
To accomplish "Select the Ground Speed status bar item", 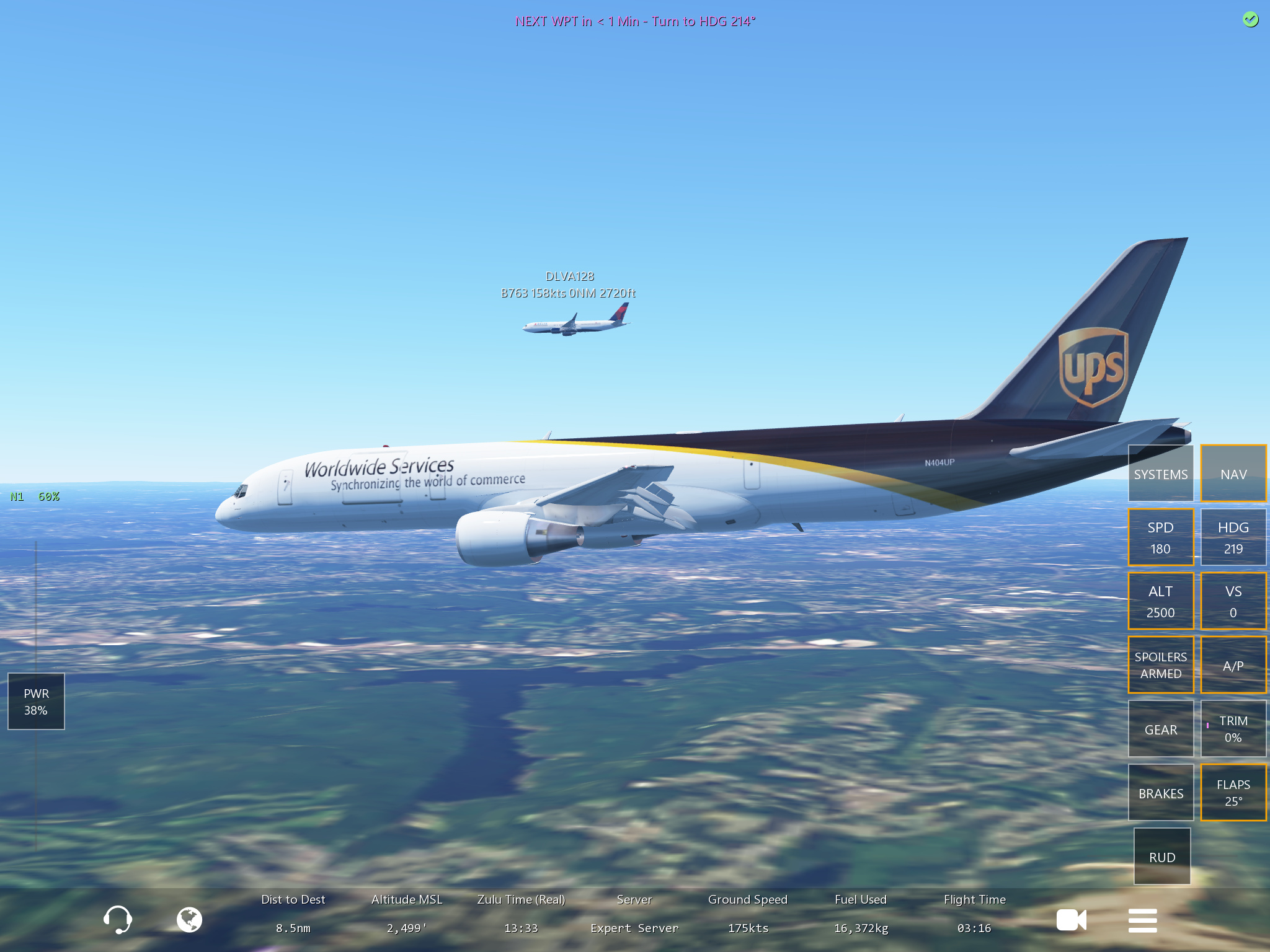I will pyautogui.click(x=747, y=914).
